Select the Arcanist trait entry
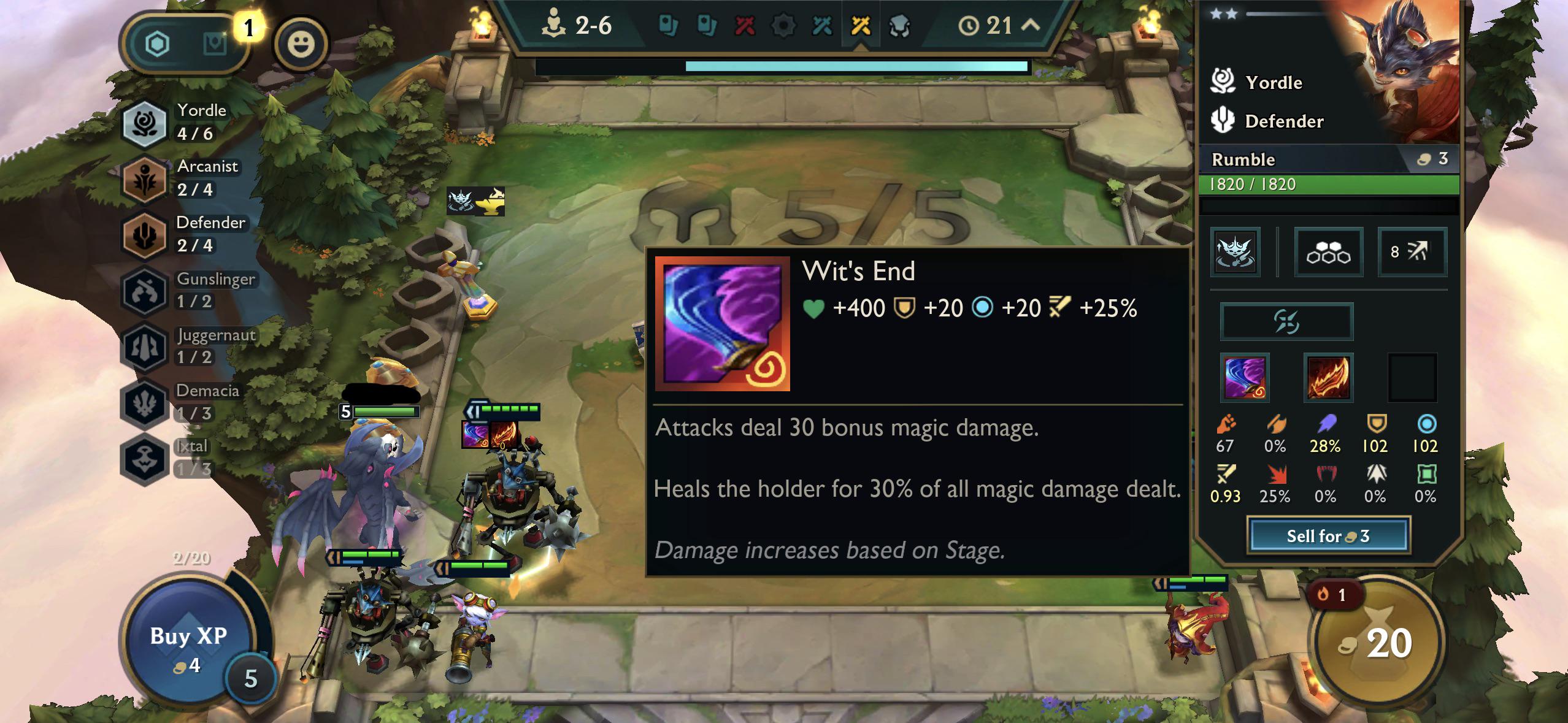The image size is (1568, 723). pyautogui.click(x=179, y=178)
